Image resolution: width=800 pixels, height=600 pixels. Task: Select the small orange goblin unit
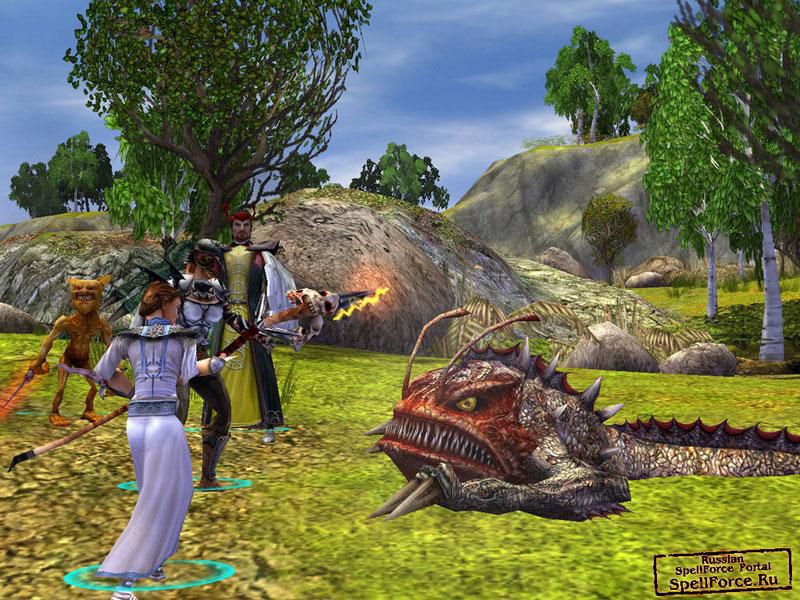click(x=78, y=340)
